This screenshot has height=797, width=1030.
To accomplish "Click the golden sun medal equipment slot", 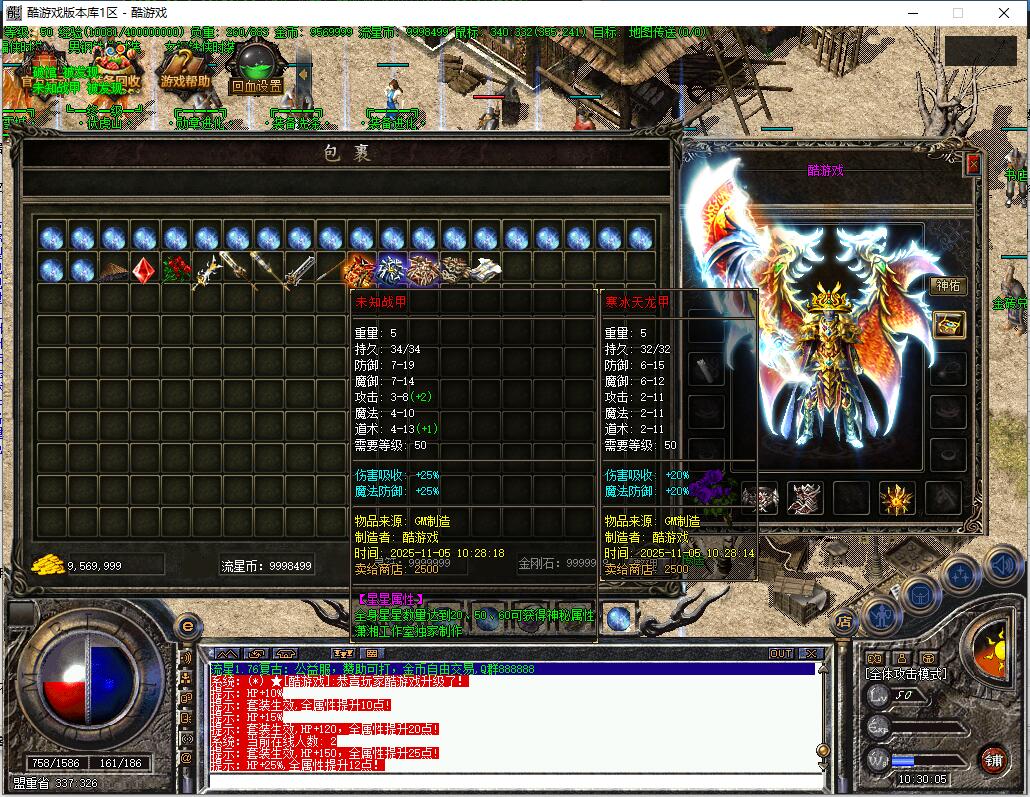I will 895,497.
